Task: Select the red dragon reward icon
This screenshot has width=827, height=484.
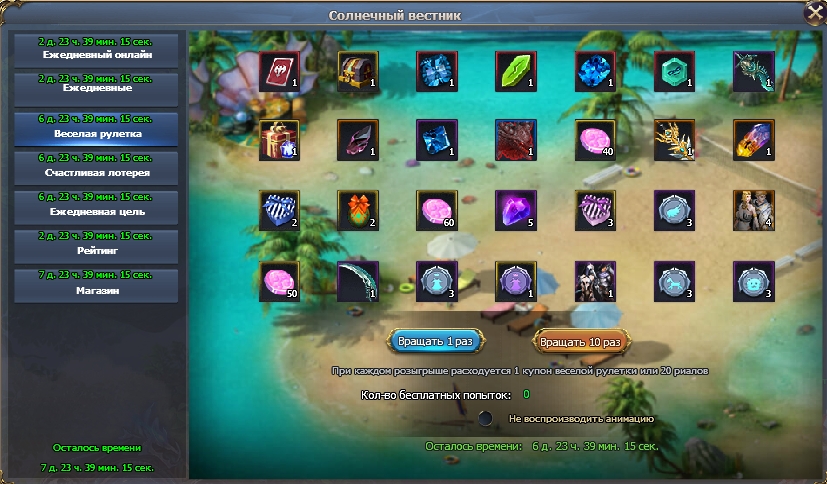Action: [x=516, y=141]
